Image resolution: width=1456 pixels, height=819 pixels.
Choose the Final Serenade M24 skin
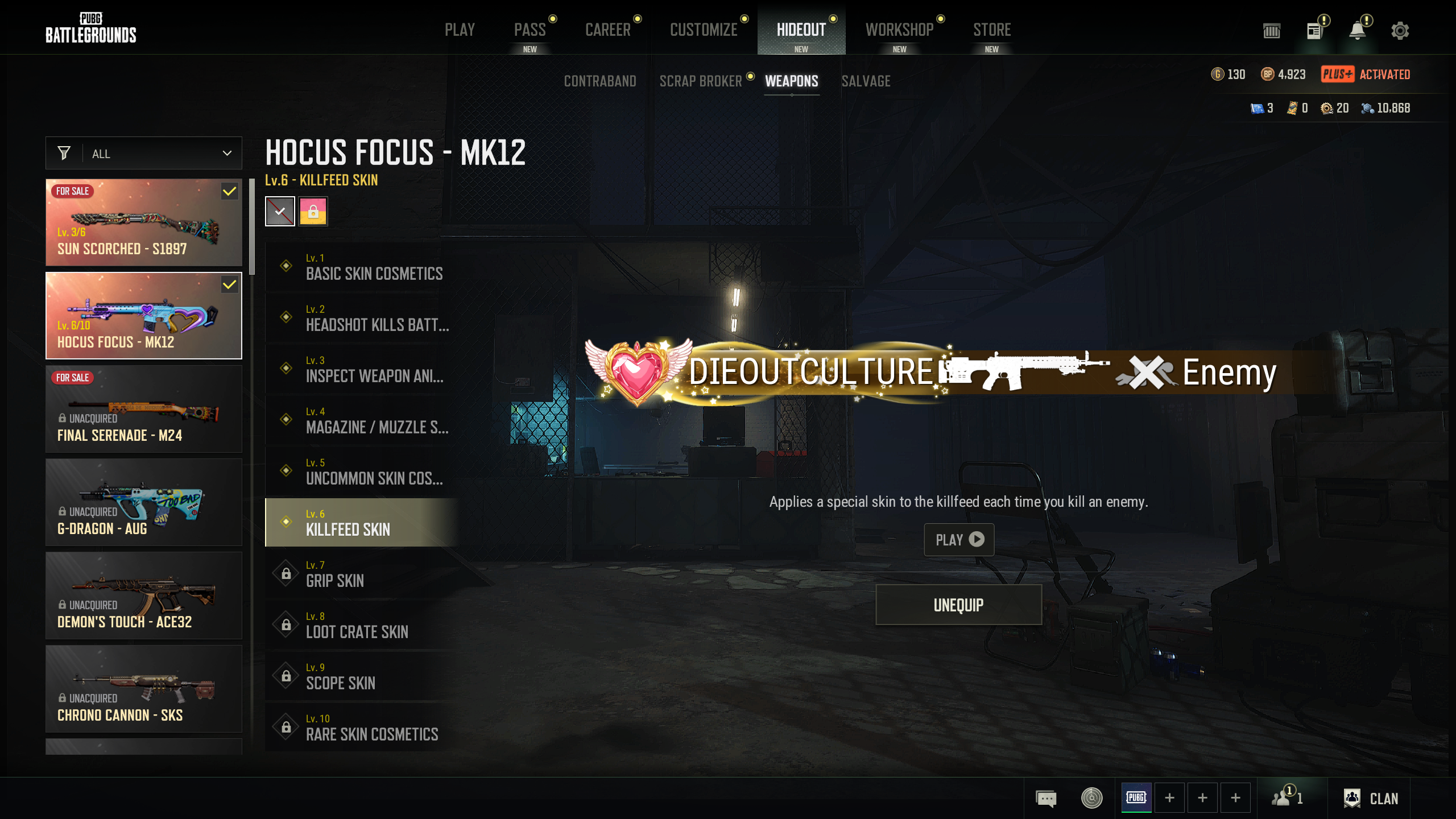pyautogui.click(x=144, y=409)
